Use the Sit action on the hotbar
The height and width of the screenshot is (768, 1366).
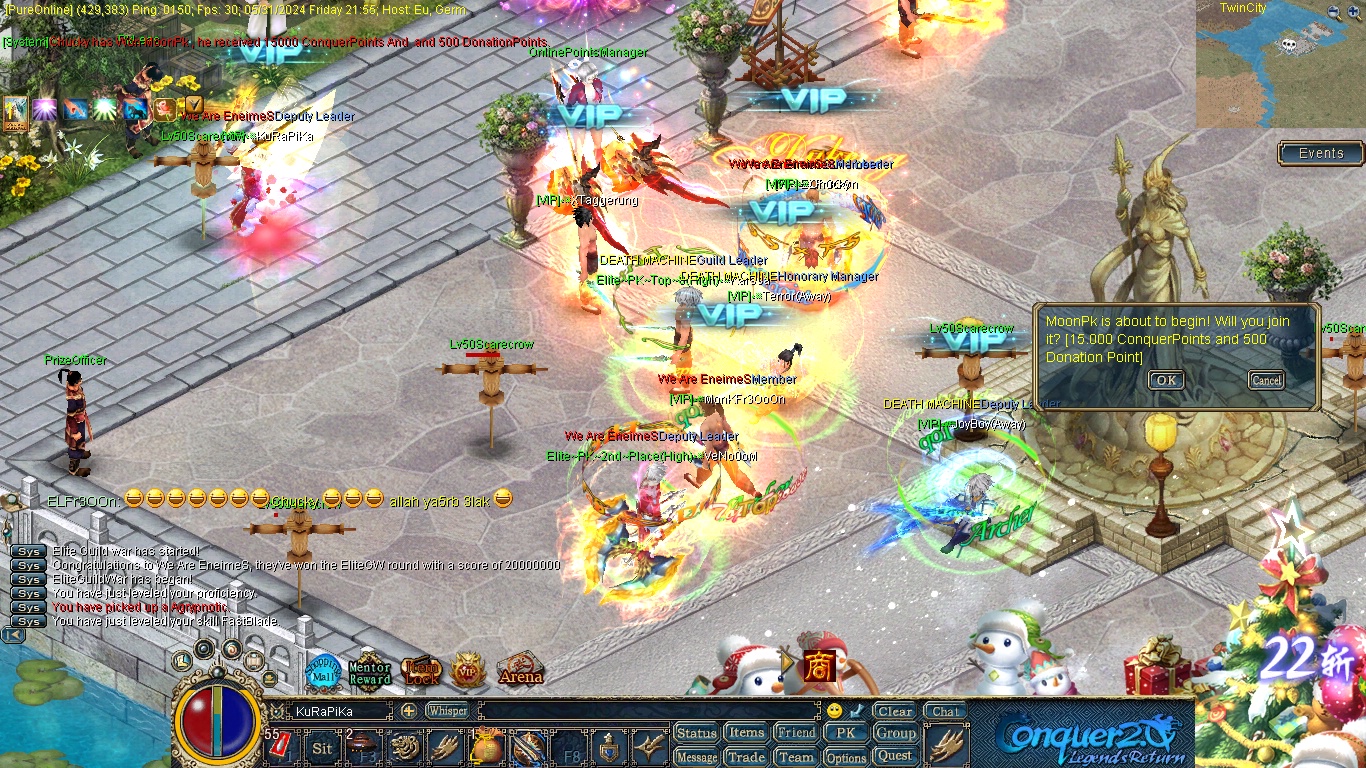point(322,748)
